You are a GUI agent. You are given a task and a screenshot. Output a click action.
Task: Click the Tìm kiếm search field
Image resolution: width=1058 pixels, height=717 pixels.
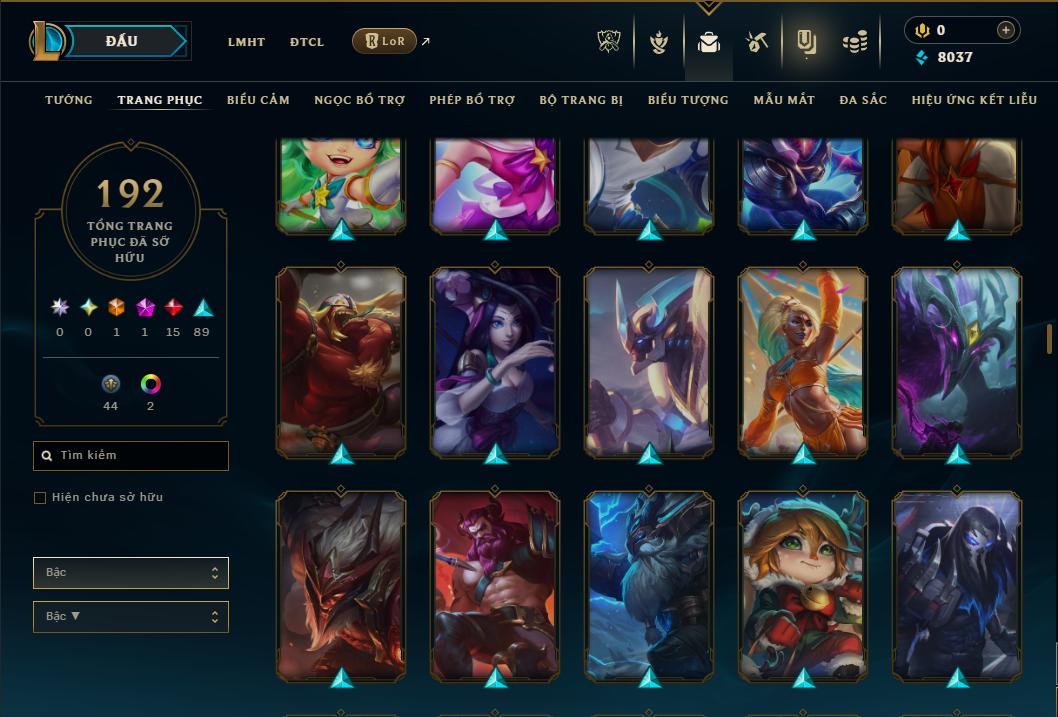131,456
